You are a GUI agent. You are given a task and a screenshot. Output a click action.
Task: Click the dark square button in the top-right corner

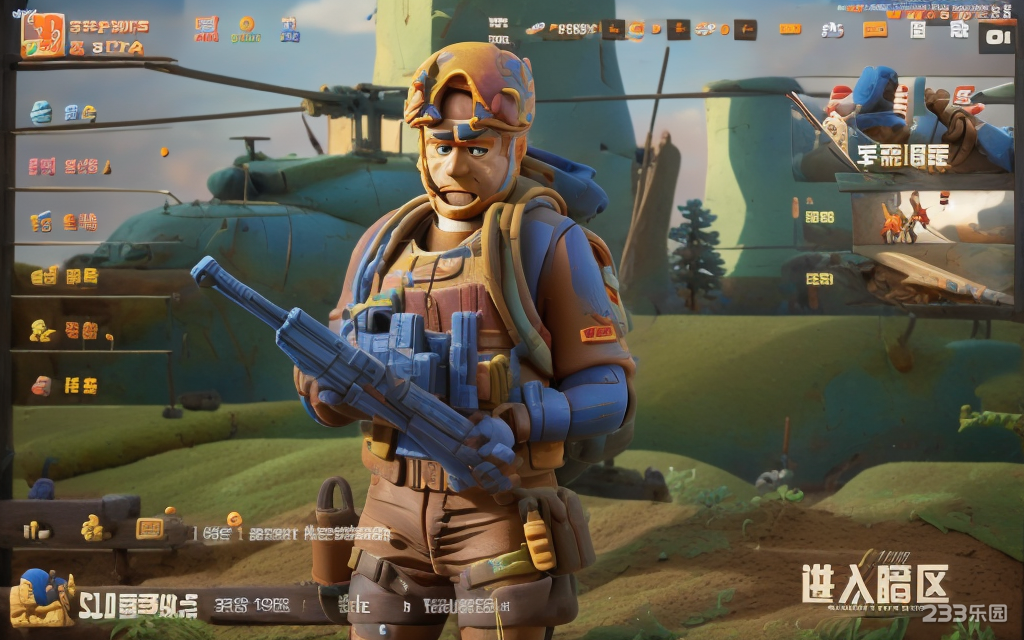(x=996, y=38)
